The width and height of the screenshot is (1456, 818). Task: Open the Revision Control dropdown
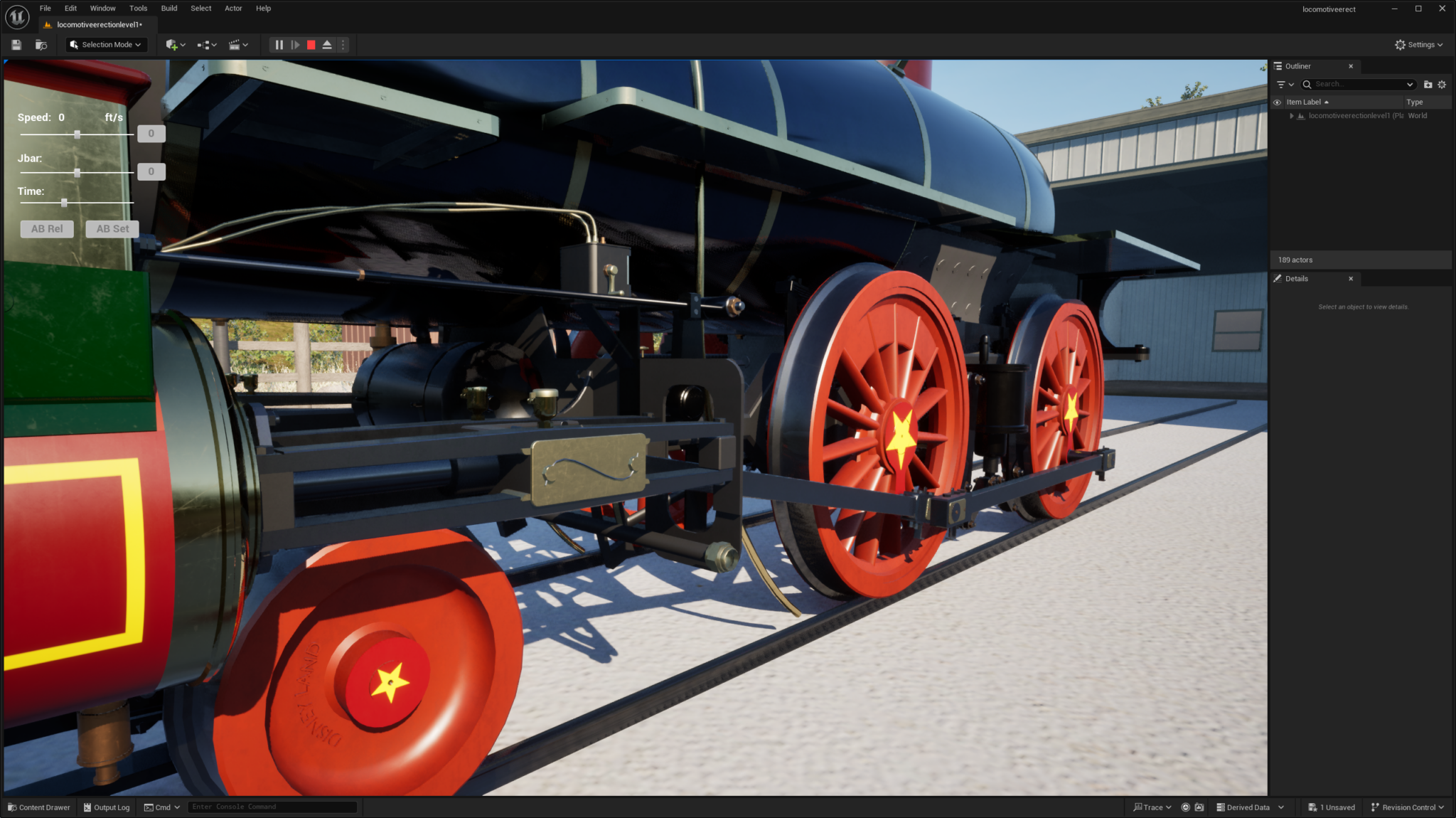click(1407, 807)
